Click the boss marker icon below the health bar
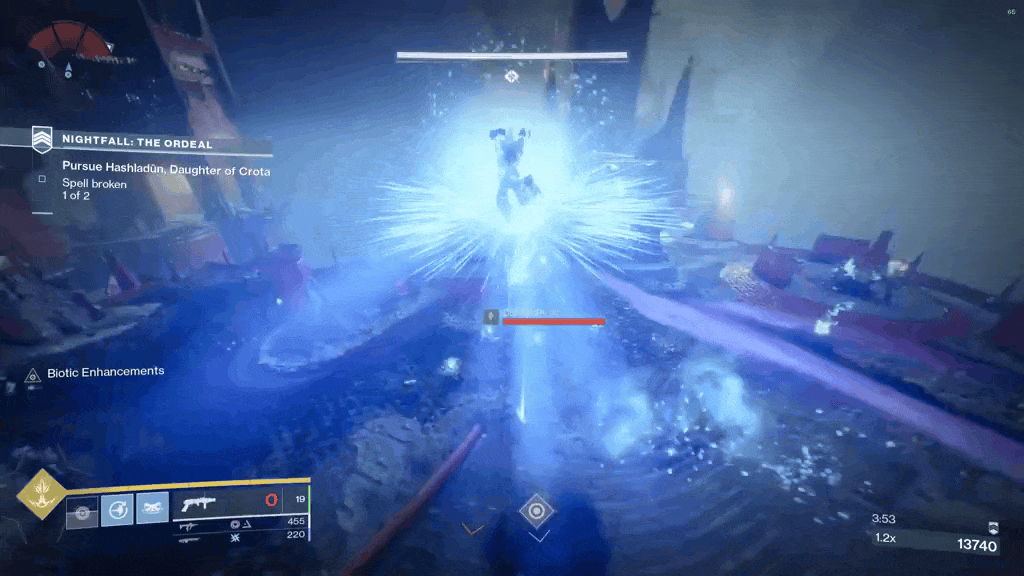The image size is (1024, 576). pyautogui.click(x=511, y=76)
